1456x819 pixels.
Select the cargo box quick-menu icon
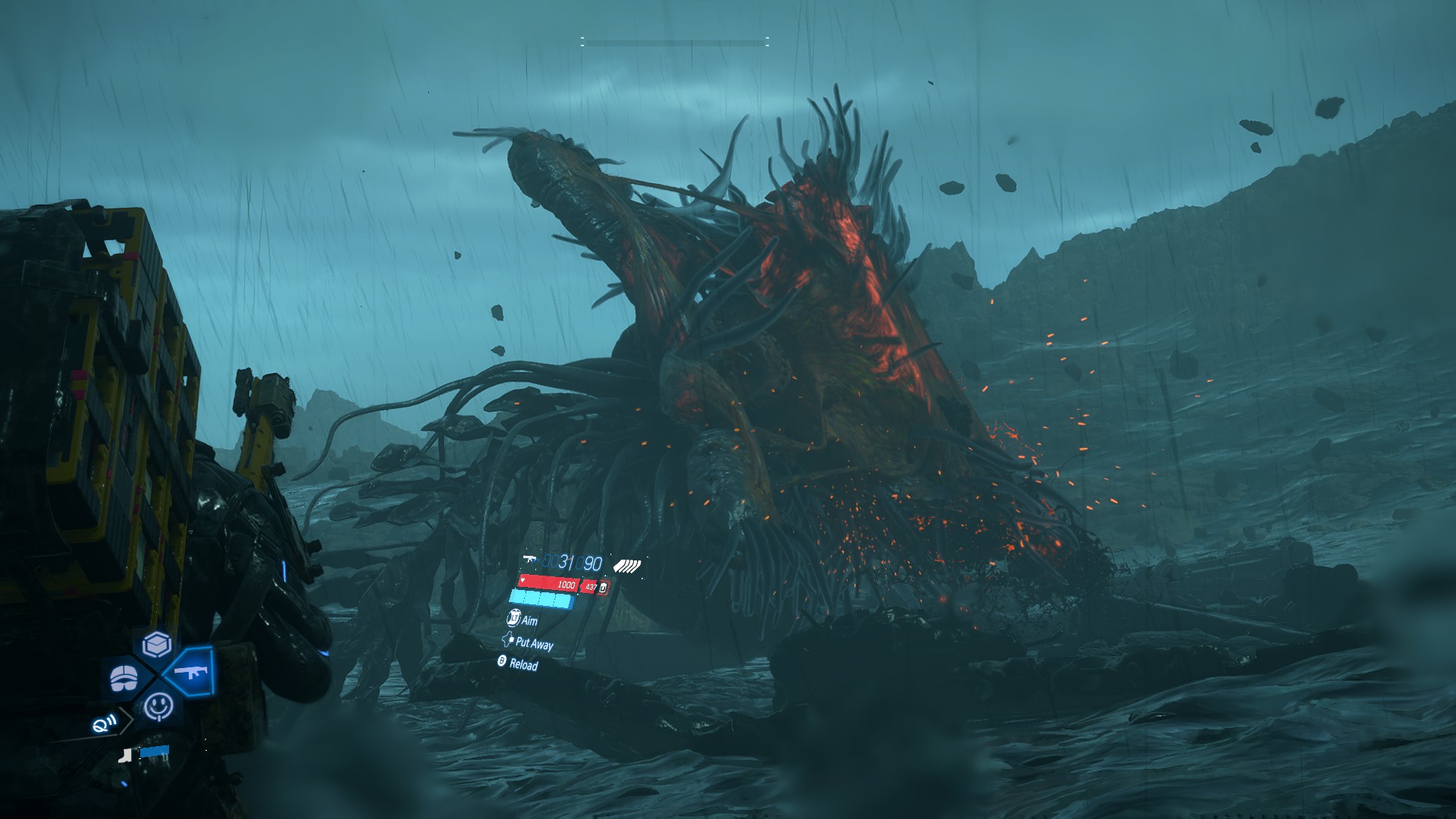click(157, 645)
